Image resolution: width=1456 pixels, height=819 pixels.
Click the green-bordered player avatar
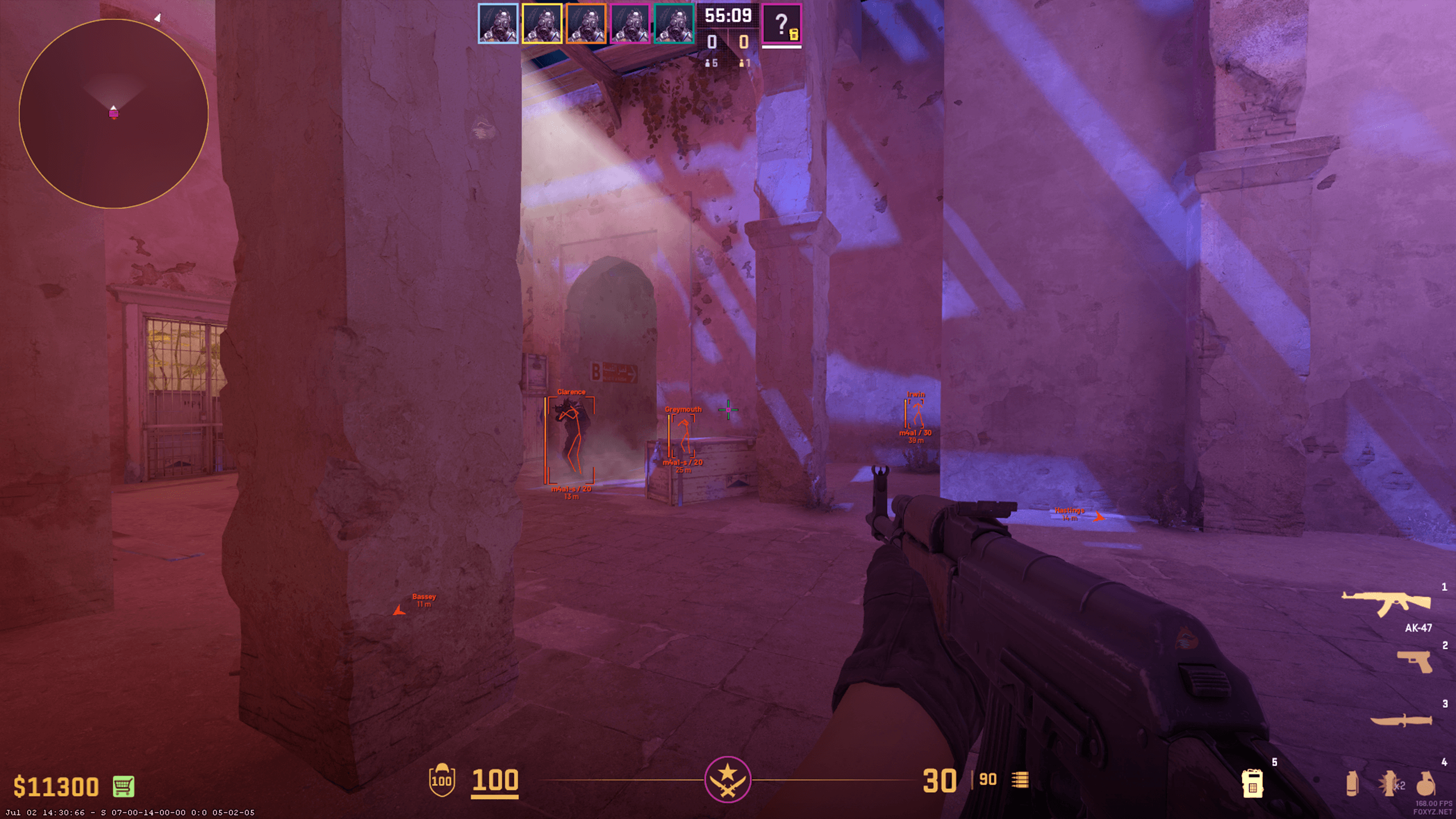tap(674, 24)
